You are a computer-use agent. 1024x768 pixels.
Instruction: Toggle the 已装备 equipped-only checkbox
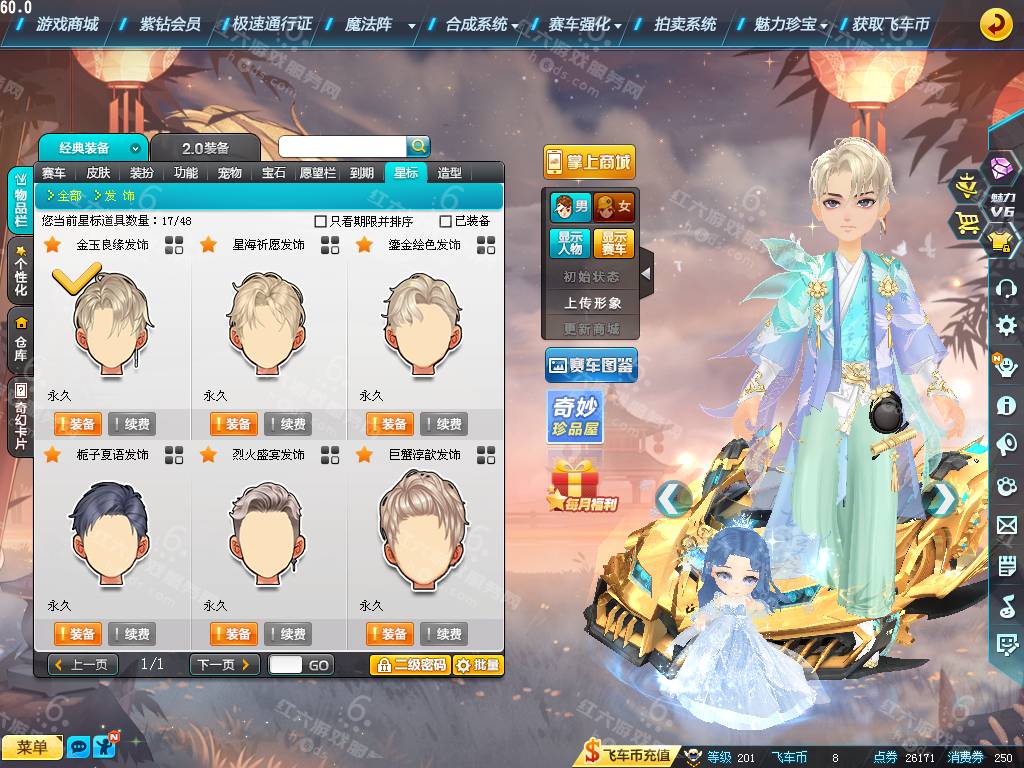pyautogui.click(x=446, y=221)
